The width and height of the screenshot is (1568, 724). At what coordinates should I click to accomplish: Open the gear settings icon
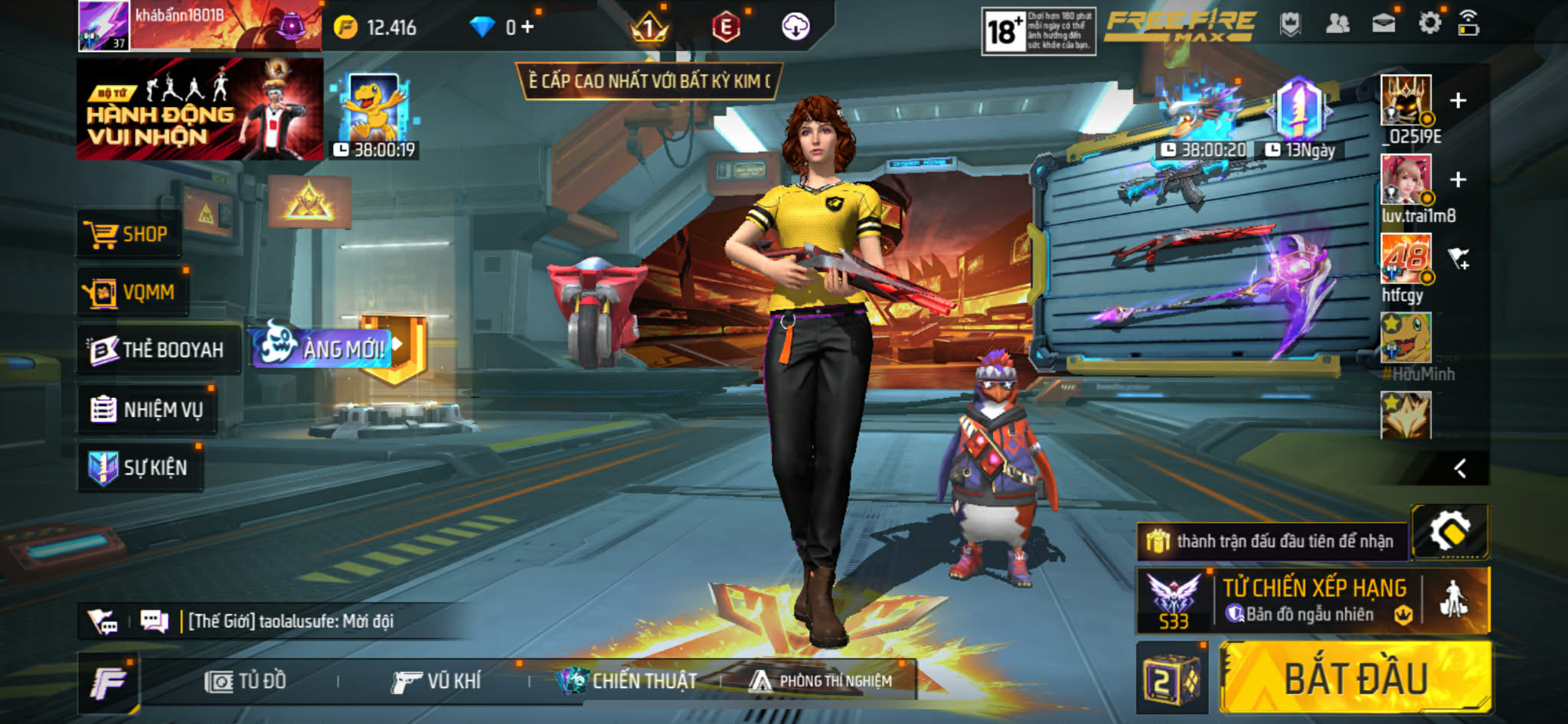coord(1429,23)
